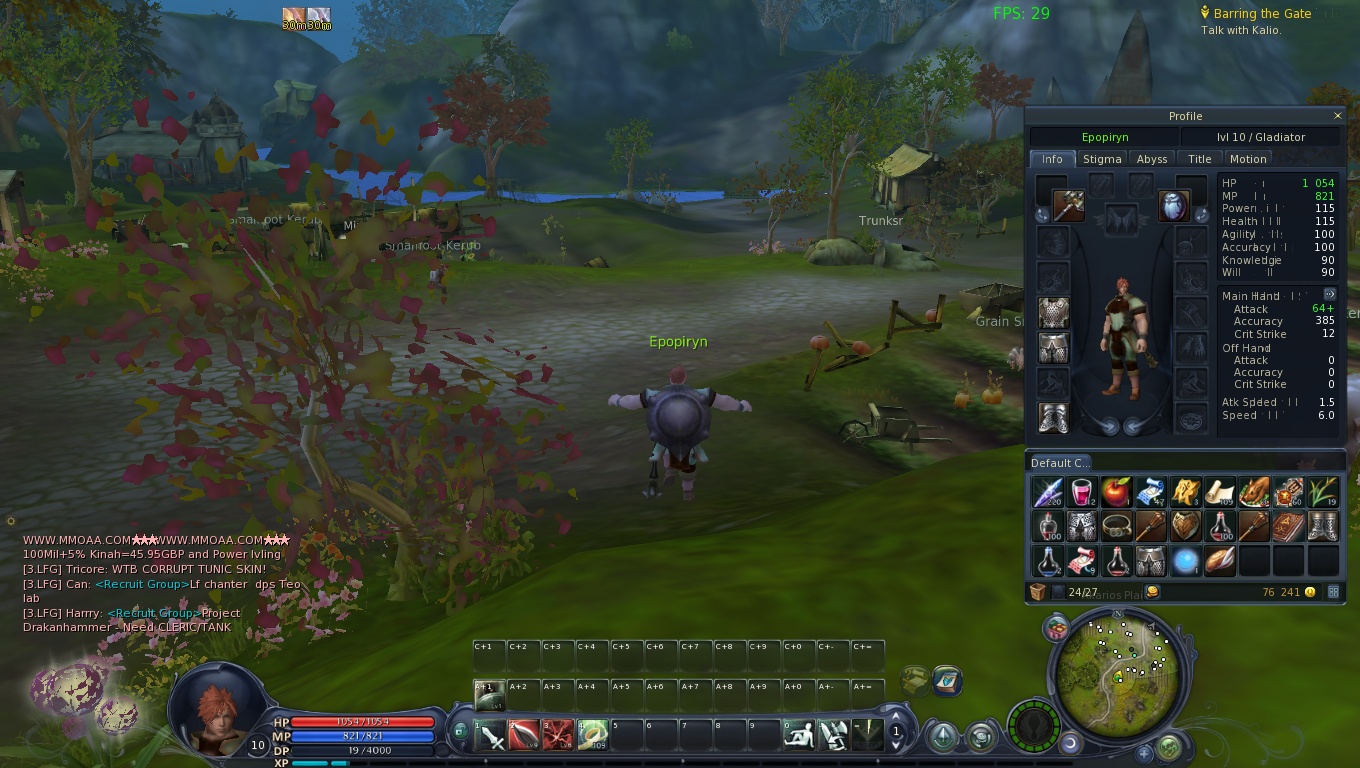1360x768 pixels.
Task: Select the red apple in inventory
Action: [1116, 492]
